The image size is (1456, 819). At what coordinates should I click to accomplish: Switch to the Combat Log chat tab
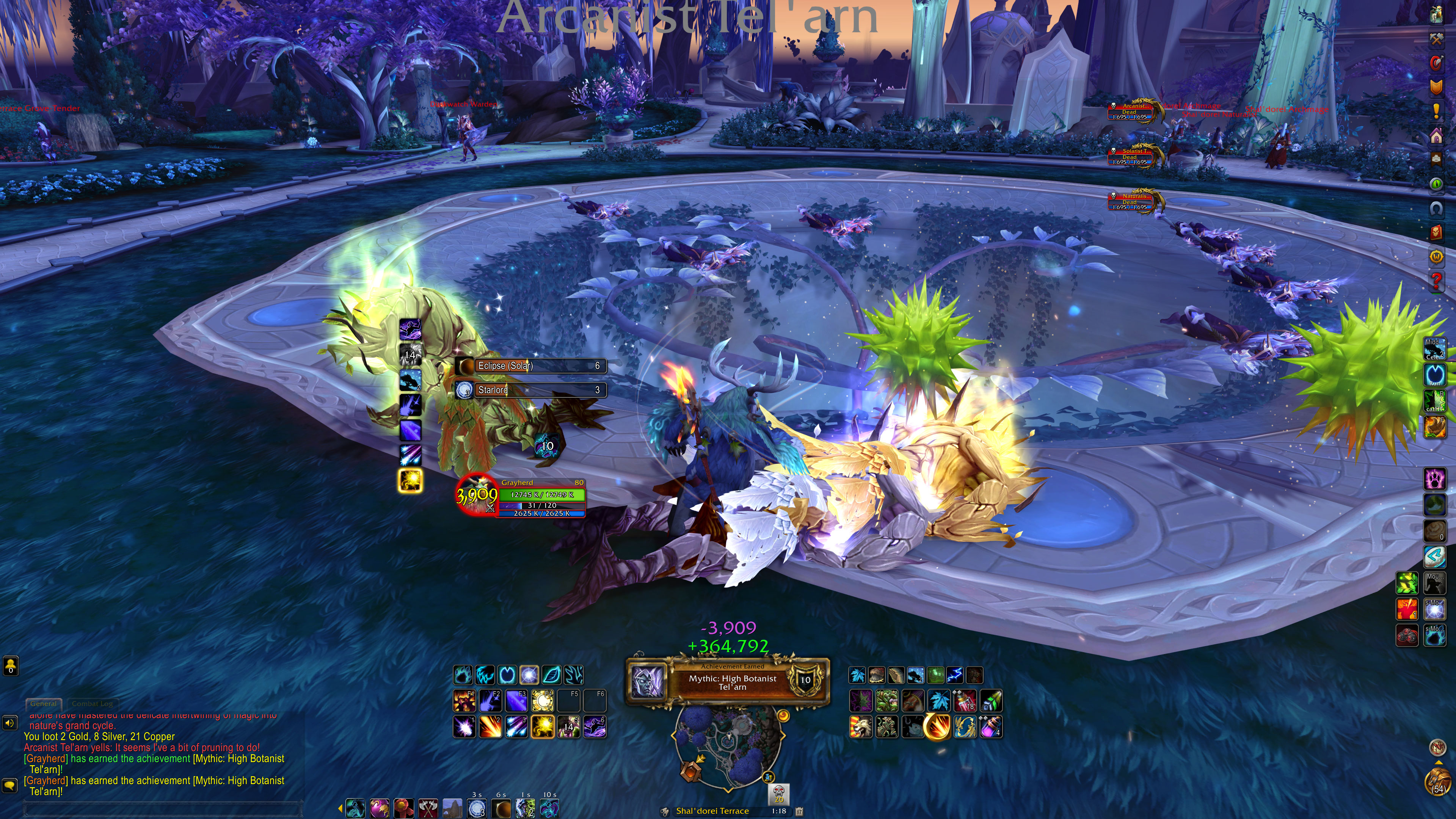tap(92, 704)
